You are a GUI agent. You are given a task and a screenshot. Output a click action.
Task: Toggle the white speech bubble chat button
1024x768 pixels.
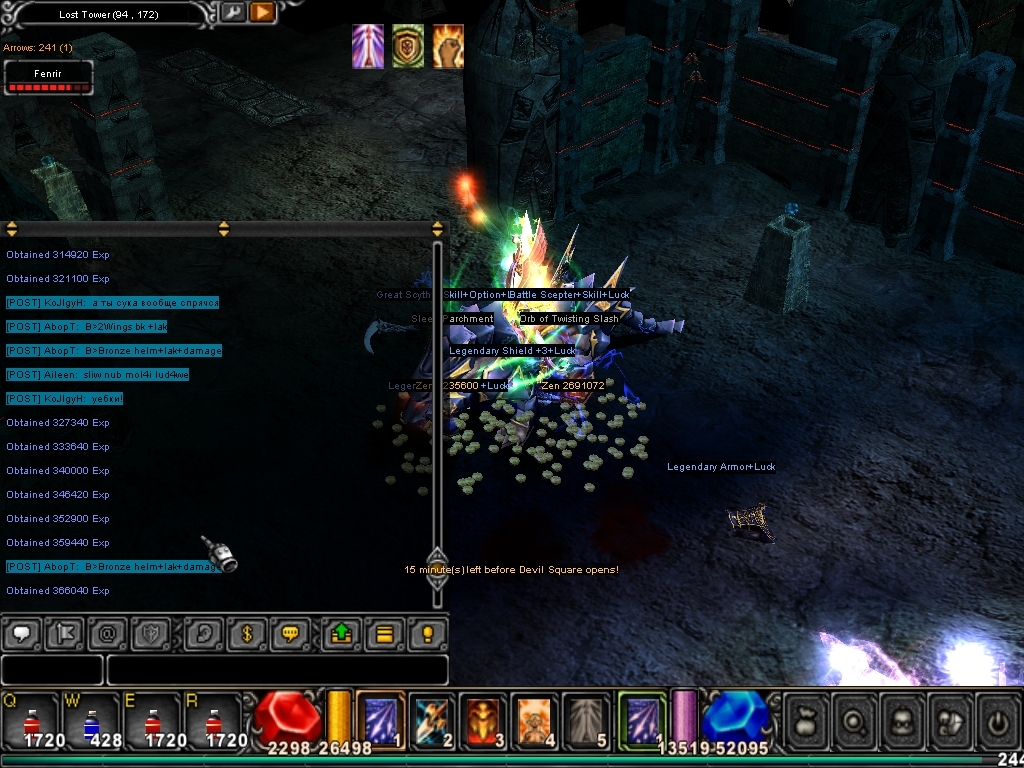(21, 634)
